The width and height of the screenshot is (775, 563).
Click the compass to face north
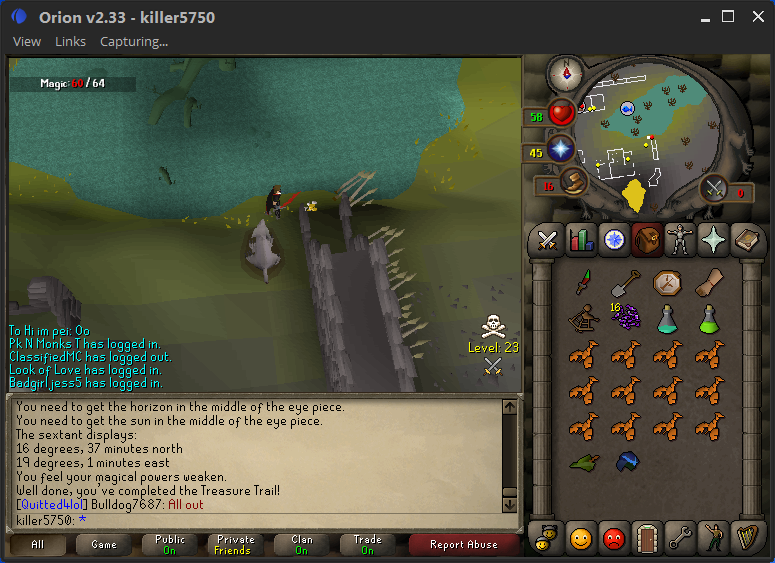coord(565,72)
